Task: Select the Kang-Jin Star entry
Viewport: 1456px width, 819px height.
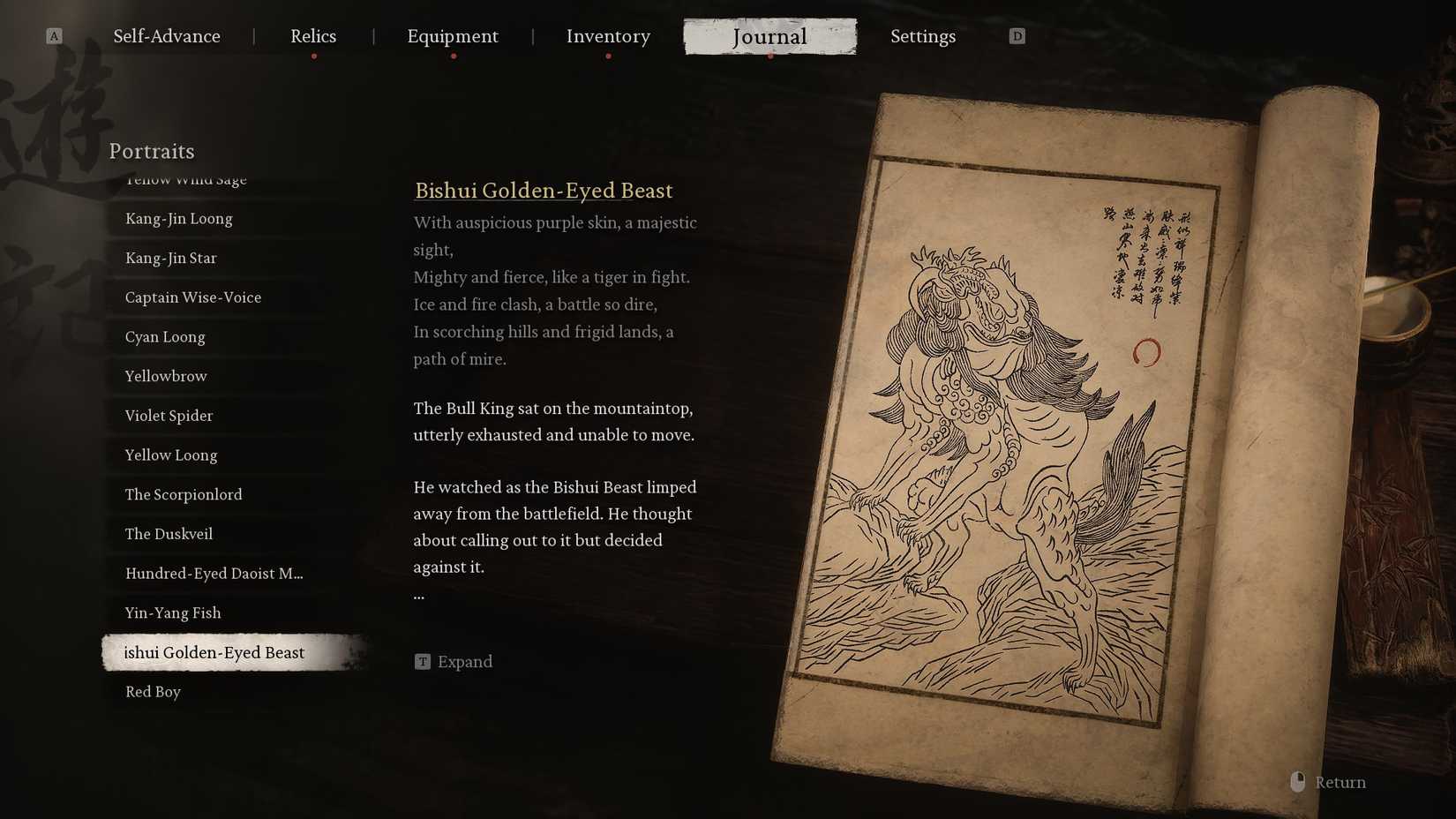Action: [169, 258]
